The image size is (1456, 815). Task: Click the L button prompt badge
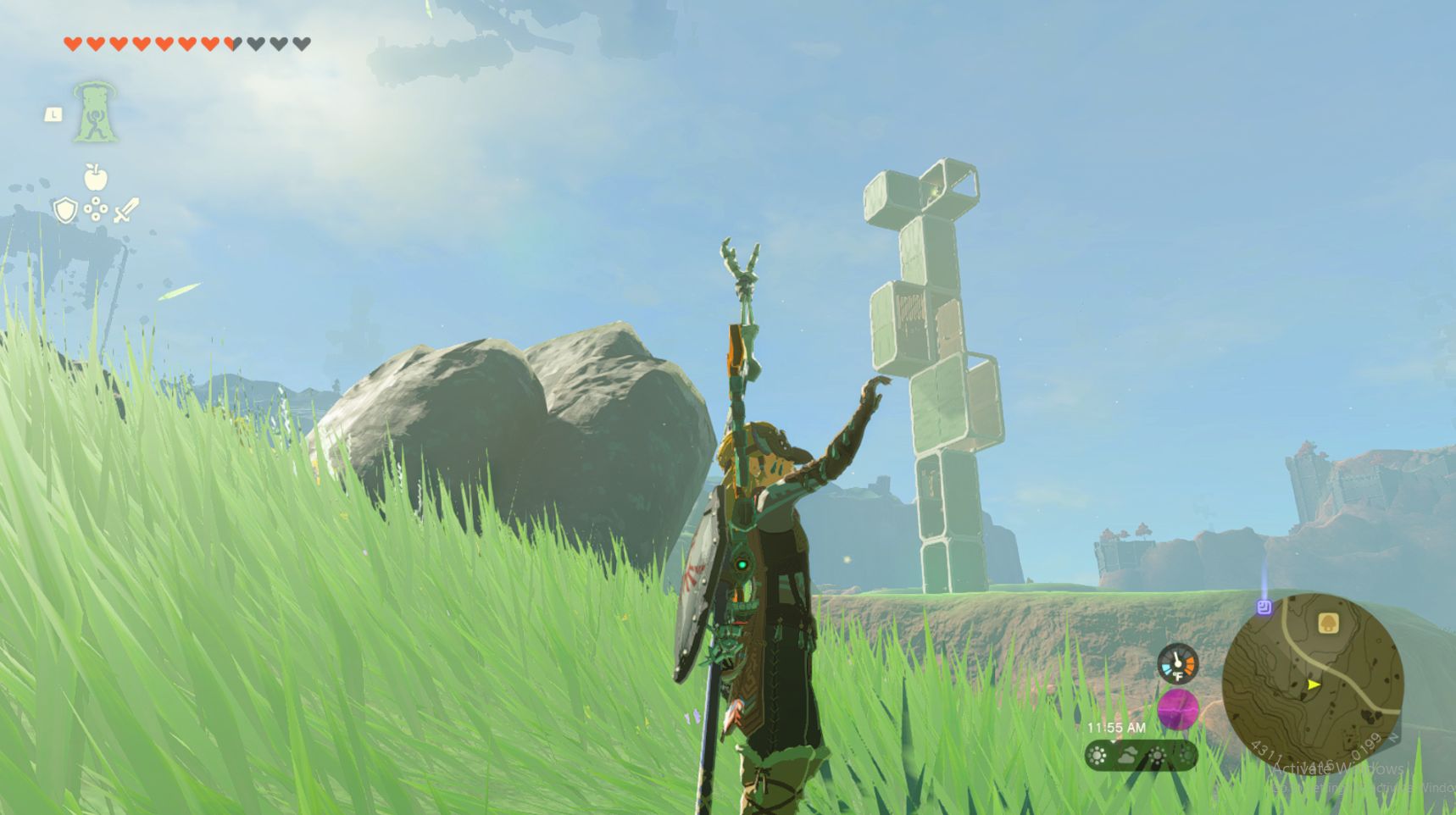click(53, 117)
